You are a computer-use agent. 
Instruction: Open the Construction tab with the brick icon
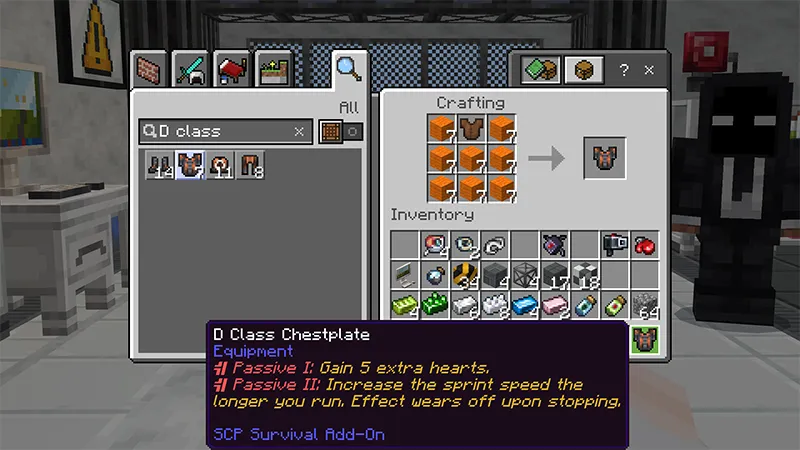click(150, 68)
